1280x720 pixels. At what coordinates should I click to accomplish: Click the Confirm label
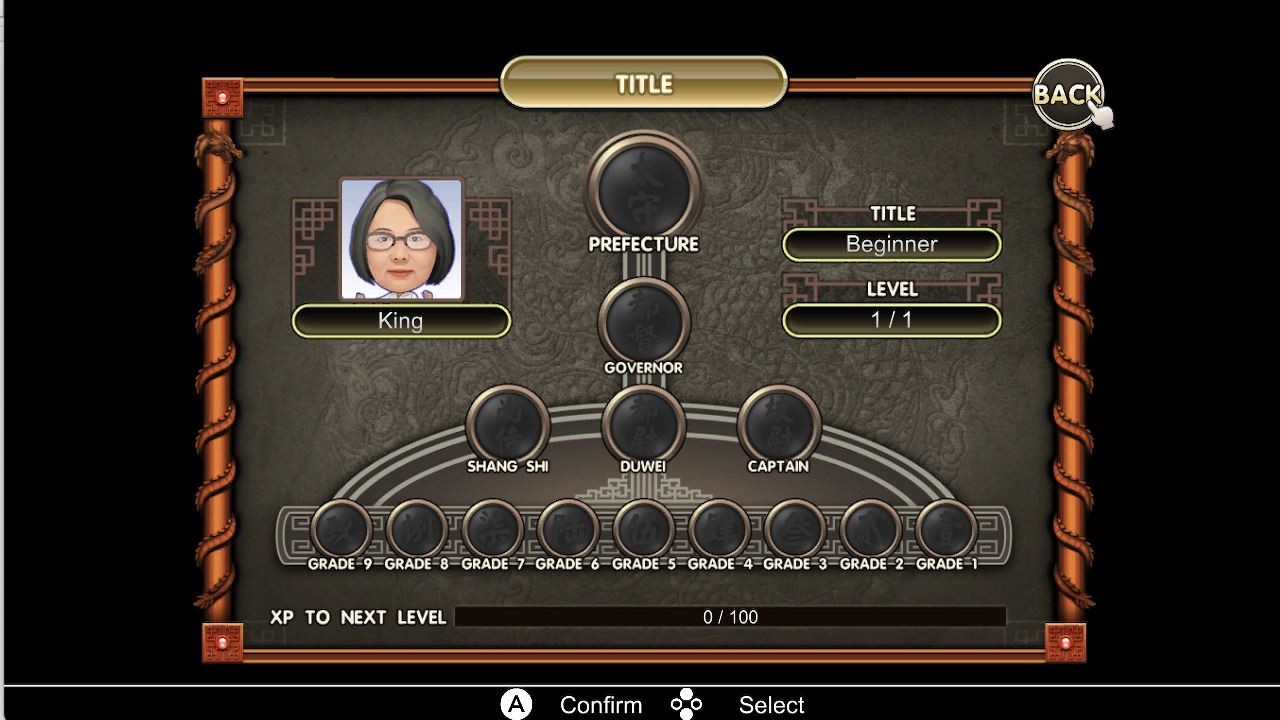(x=601, y=704)
